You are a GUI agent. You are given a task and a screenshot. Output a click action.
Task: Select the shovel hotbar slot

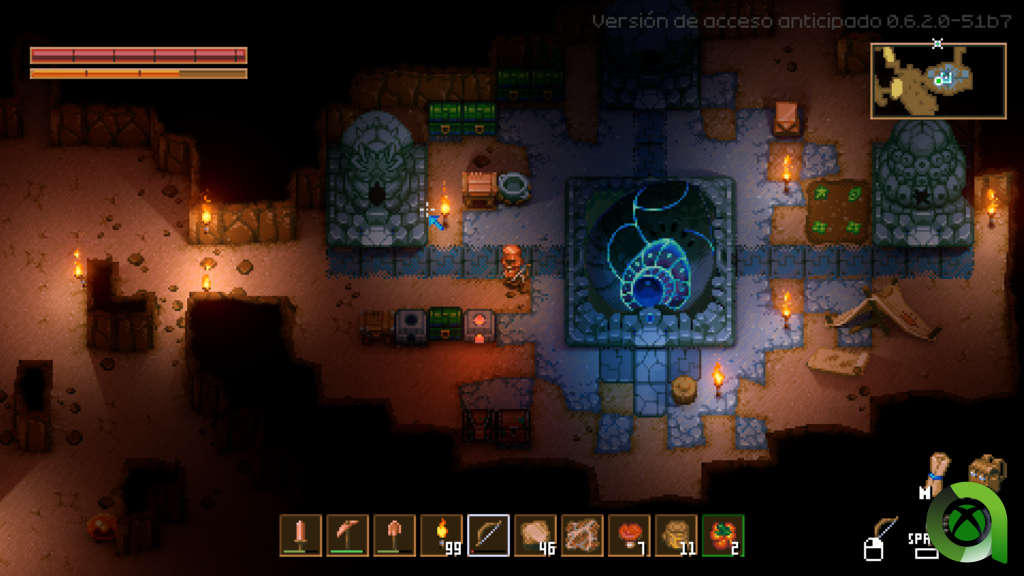click(x=394, y=535)
